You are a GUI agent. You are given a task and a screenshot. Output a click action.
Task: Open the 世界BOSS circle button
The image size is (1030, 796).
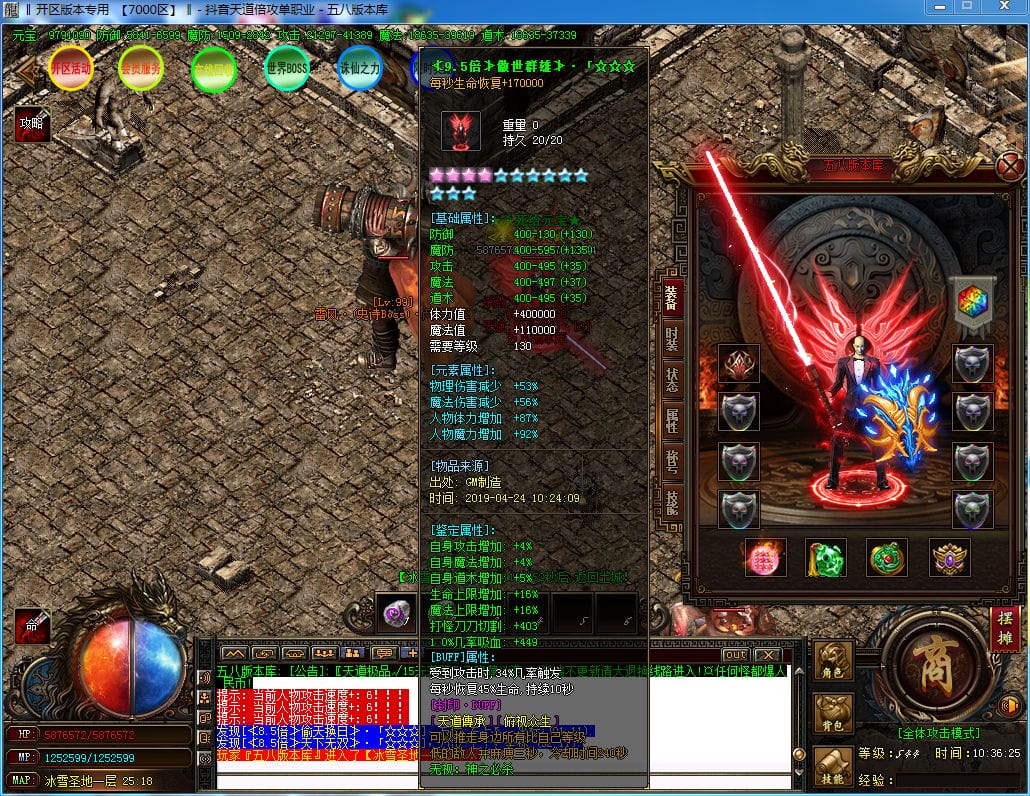coord(286,68)
